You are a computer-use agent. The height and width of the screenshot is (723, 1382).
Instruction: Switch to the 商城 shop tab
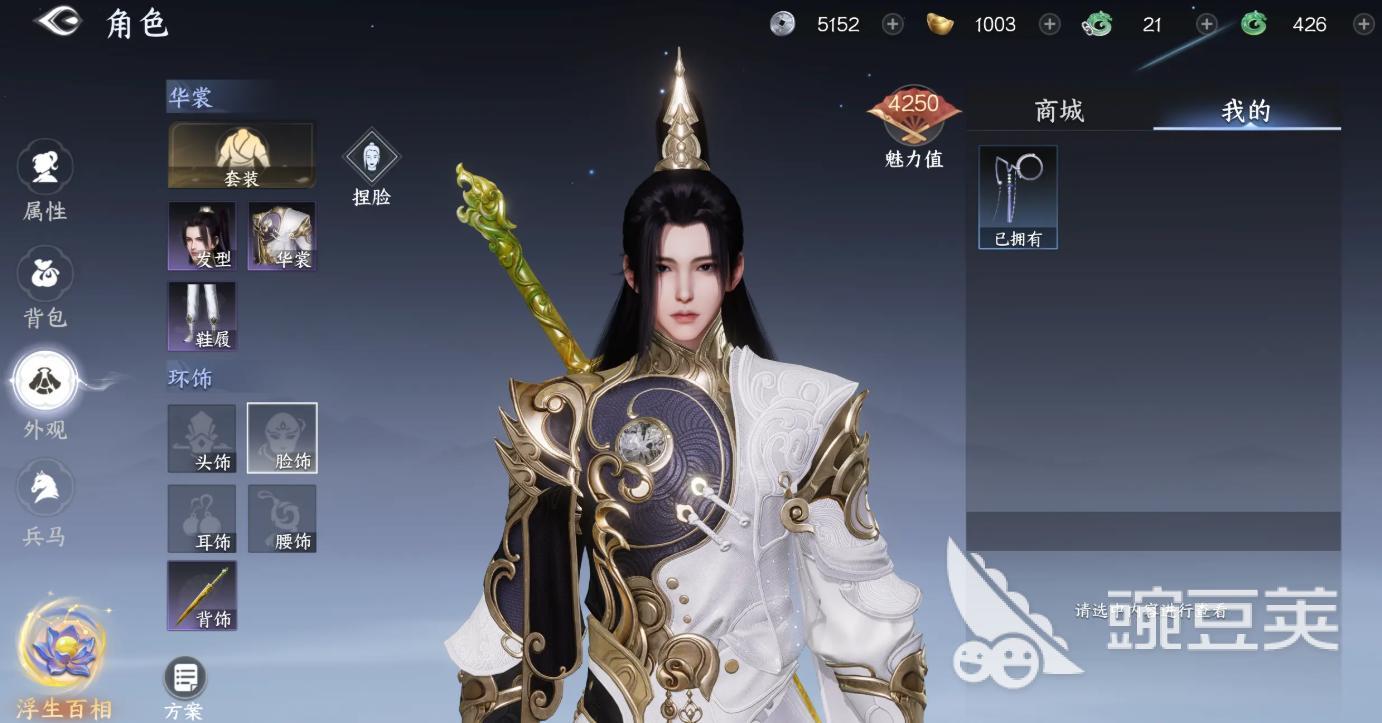[1060, 112]
